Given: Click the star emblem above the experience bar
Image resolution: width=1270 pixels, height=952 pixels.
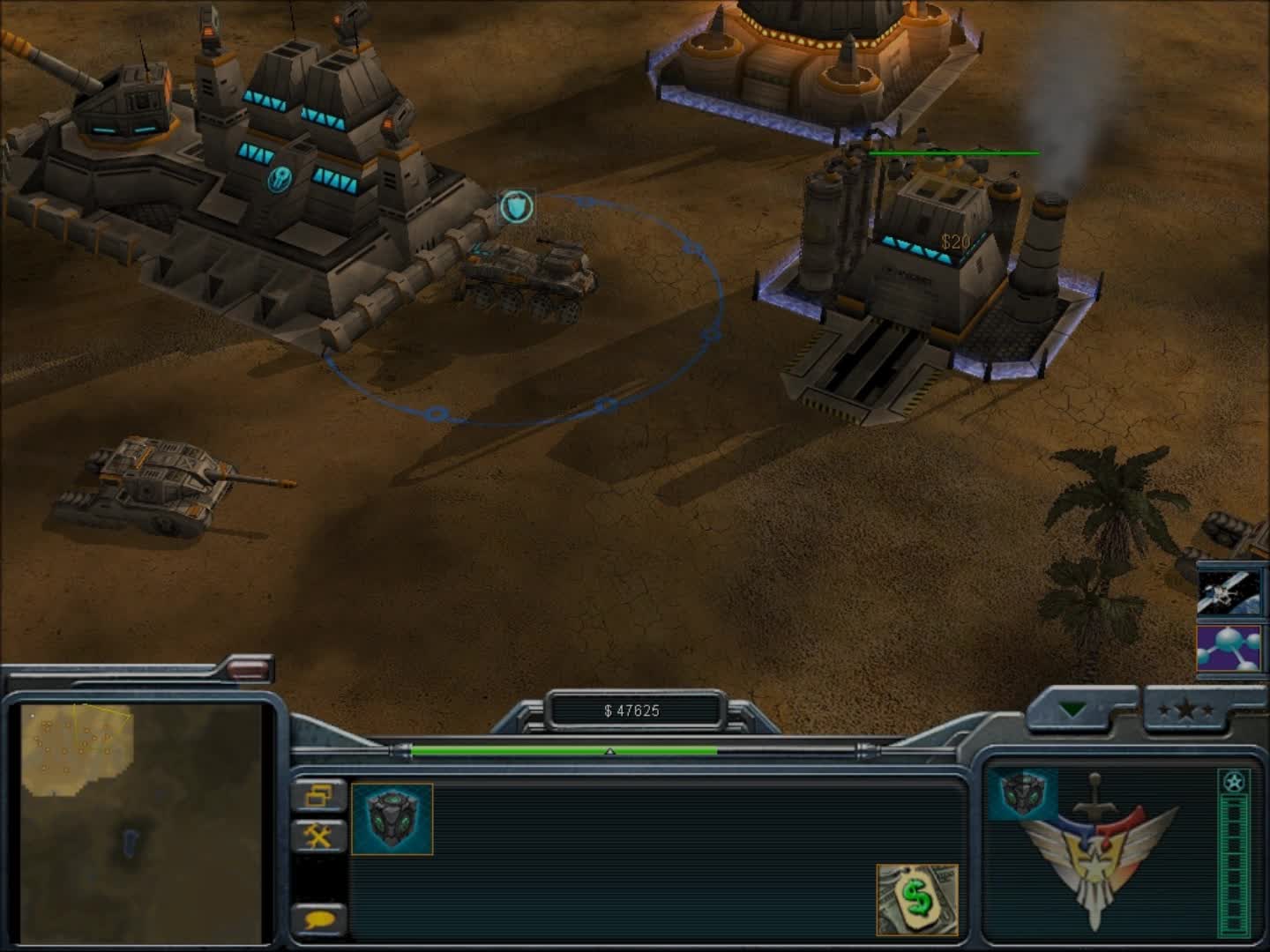Looking at the screenshot, I should pyautogui.click(x=1233, y=780).
